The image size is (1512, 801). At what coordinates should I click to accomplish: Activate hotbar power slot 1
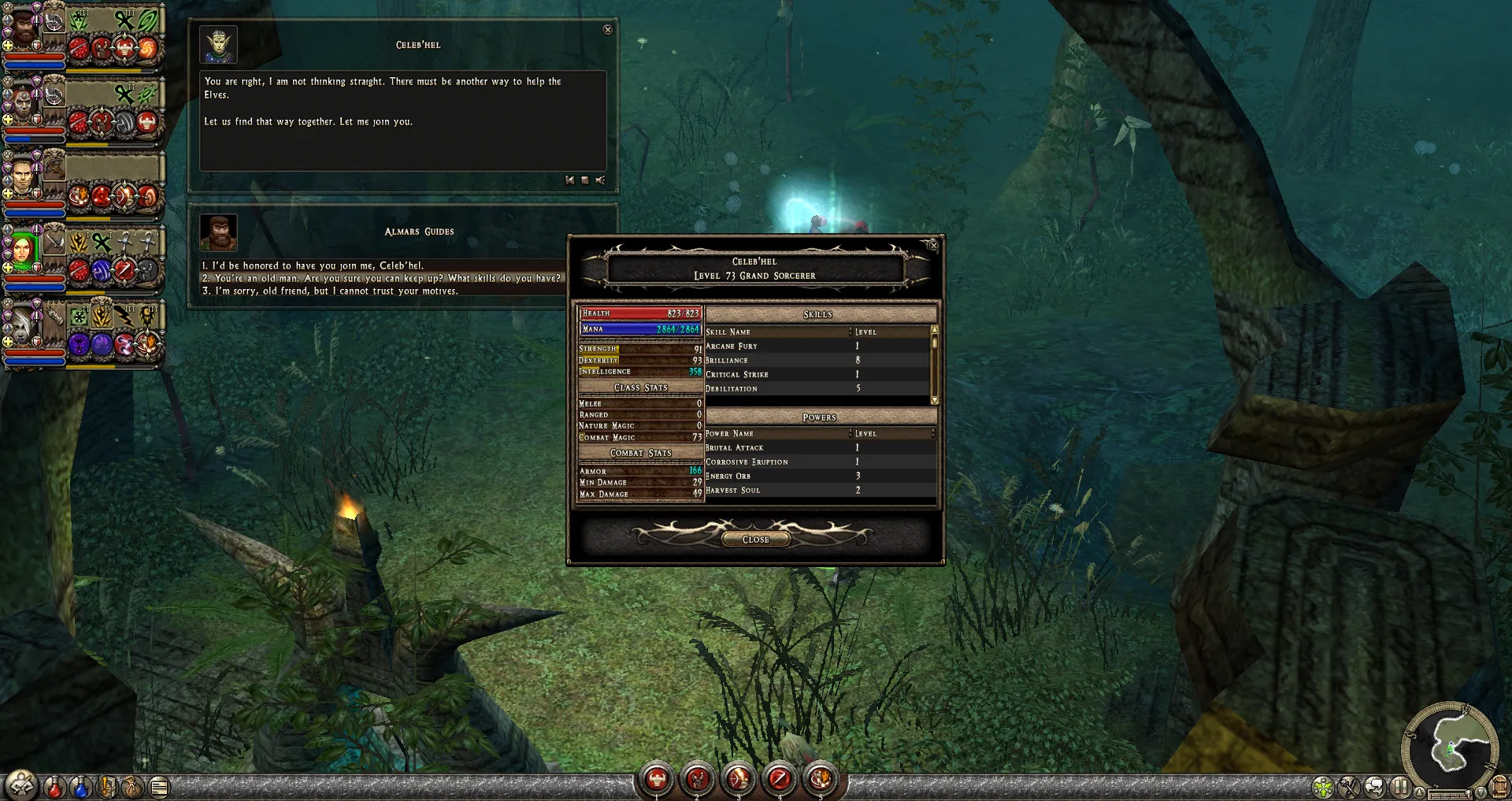click(656, 779)
